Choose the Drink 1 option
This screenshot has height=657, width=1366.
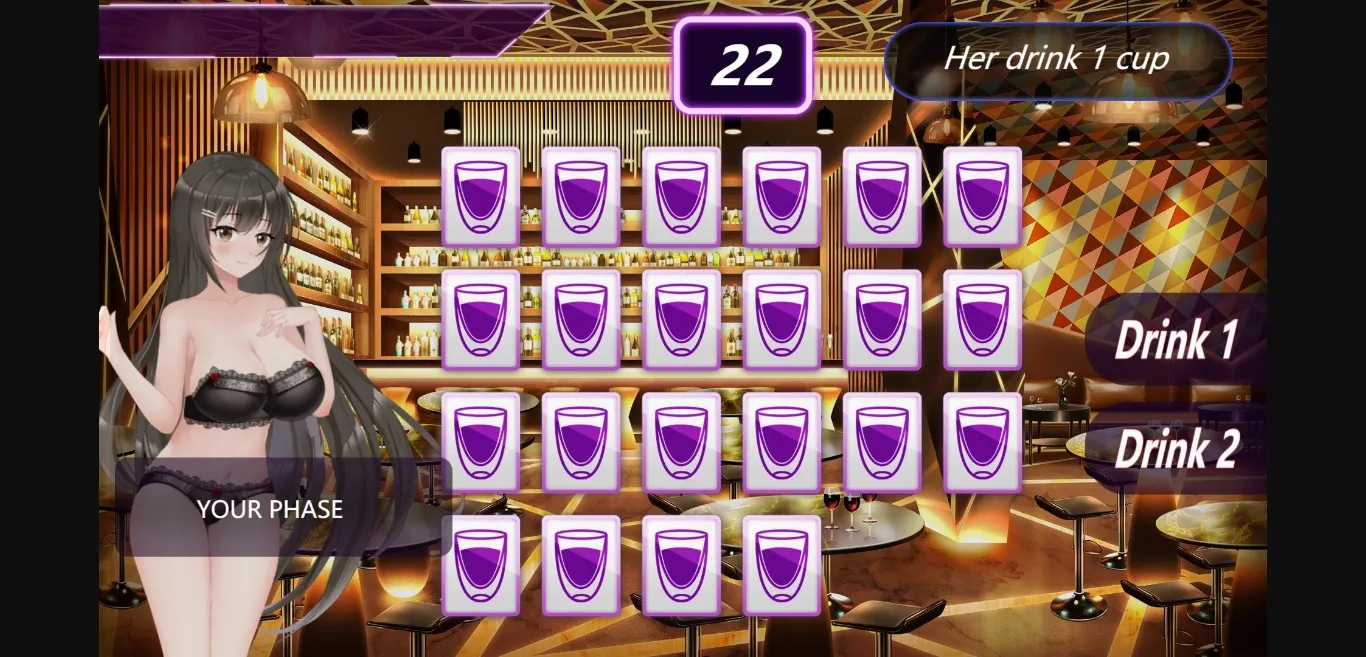click(x=1176, y=340)
